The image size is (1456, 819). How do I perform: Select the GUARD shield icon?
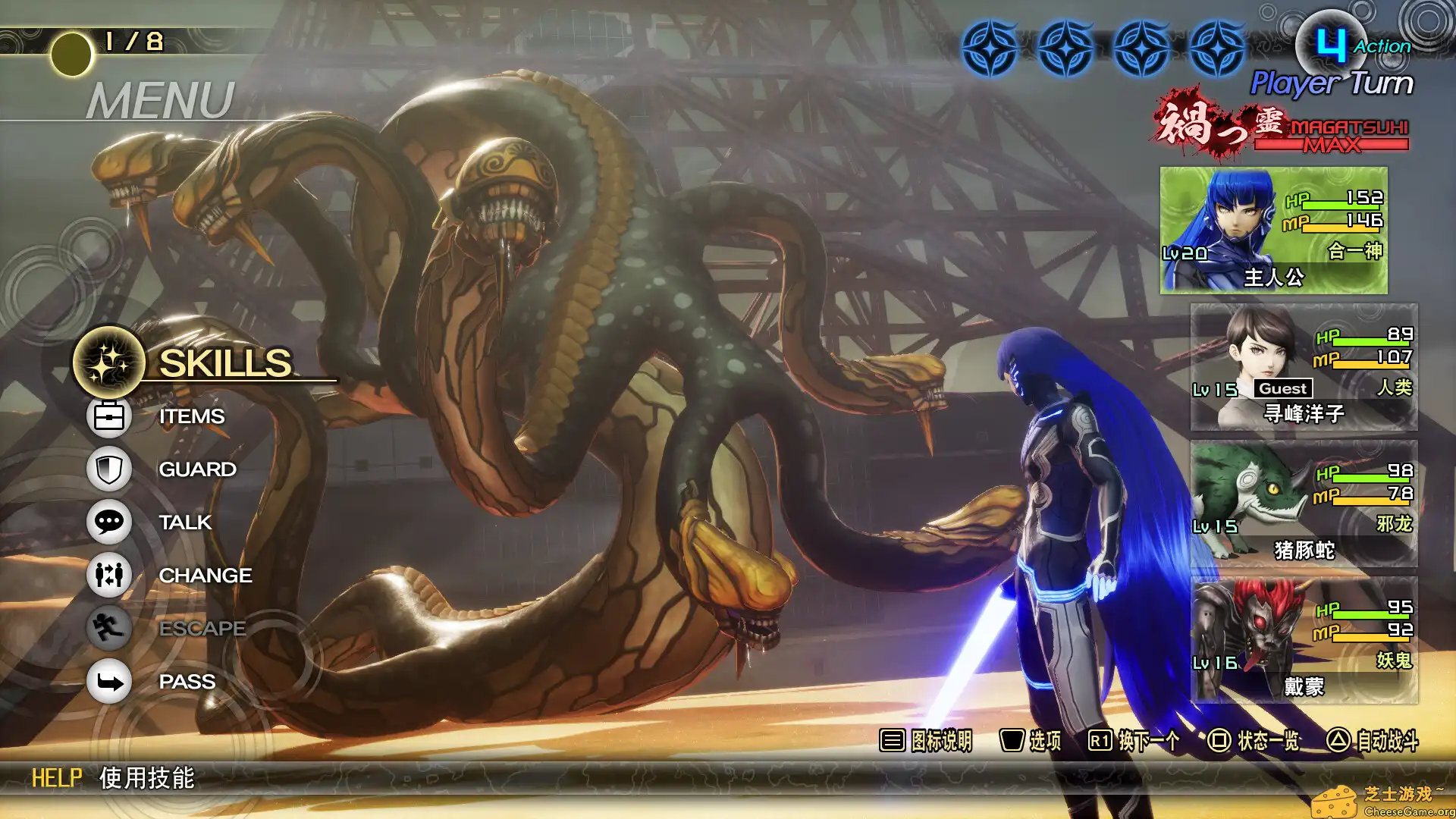(108, 469)
